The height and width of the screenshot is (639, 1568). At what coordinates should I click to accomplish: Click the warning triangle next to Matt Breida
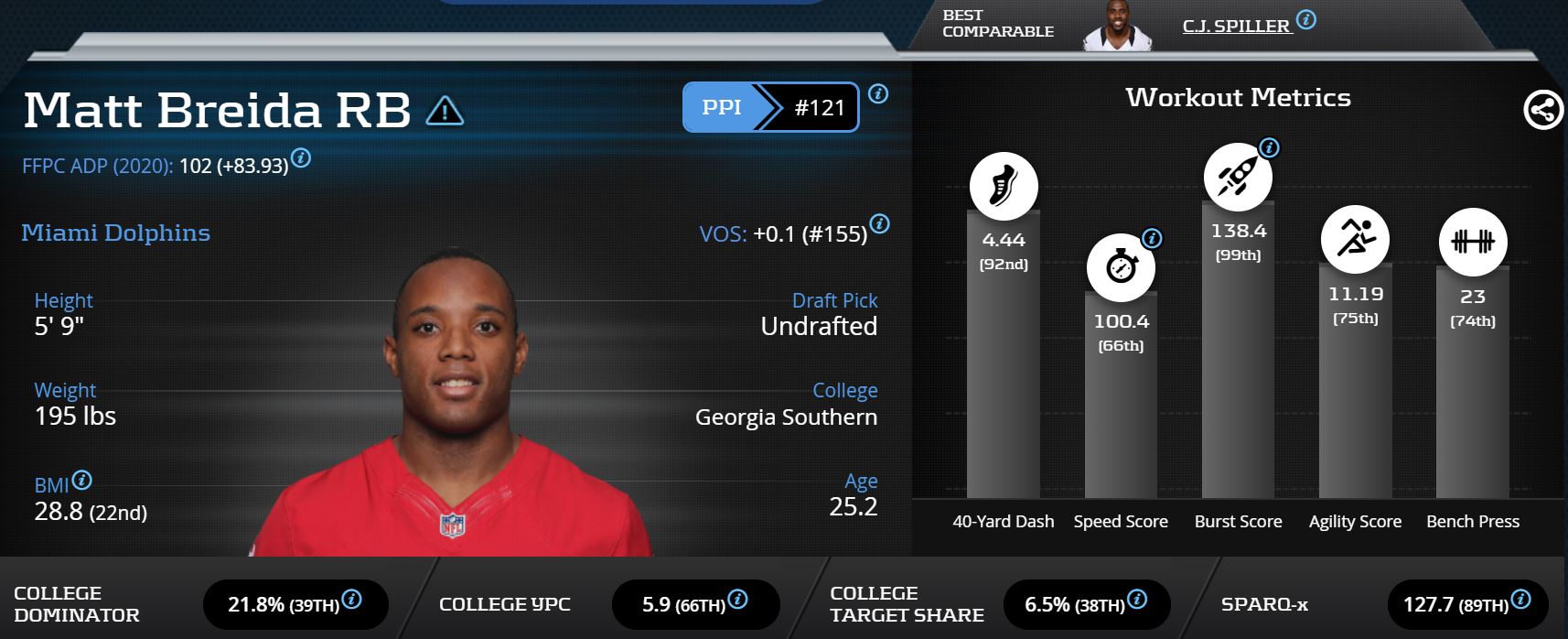445,111
